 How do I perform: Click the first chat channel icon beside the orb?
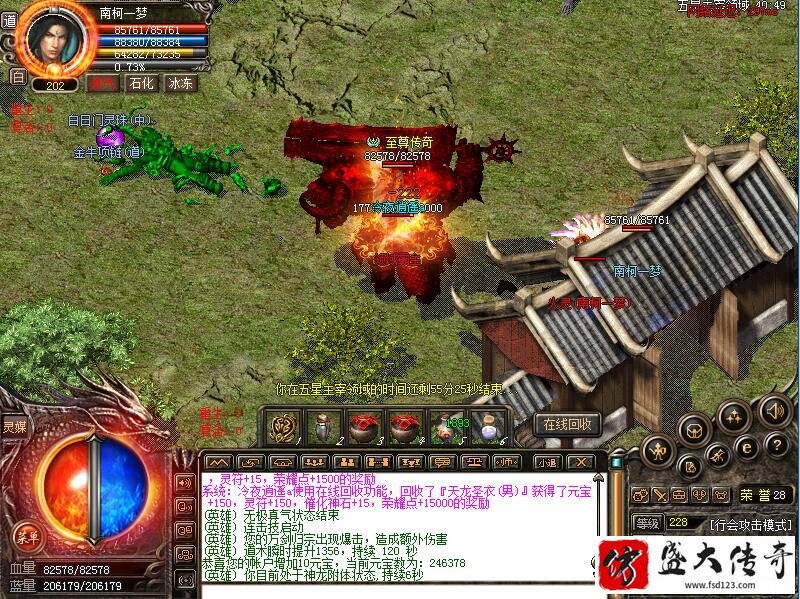click(184, 482)
